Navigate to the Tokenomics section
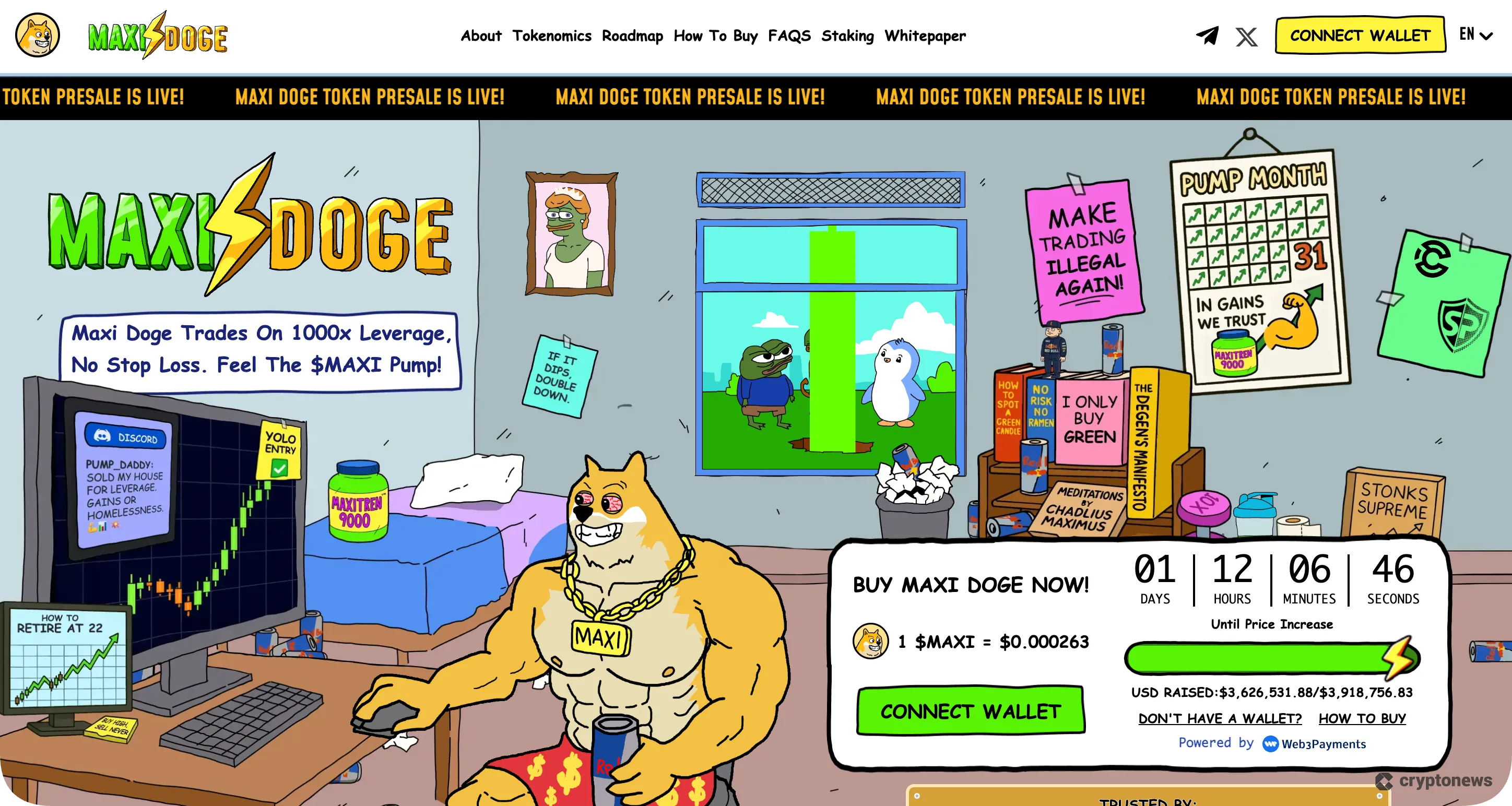 pos(552,36)
